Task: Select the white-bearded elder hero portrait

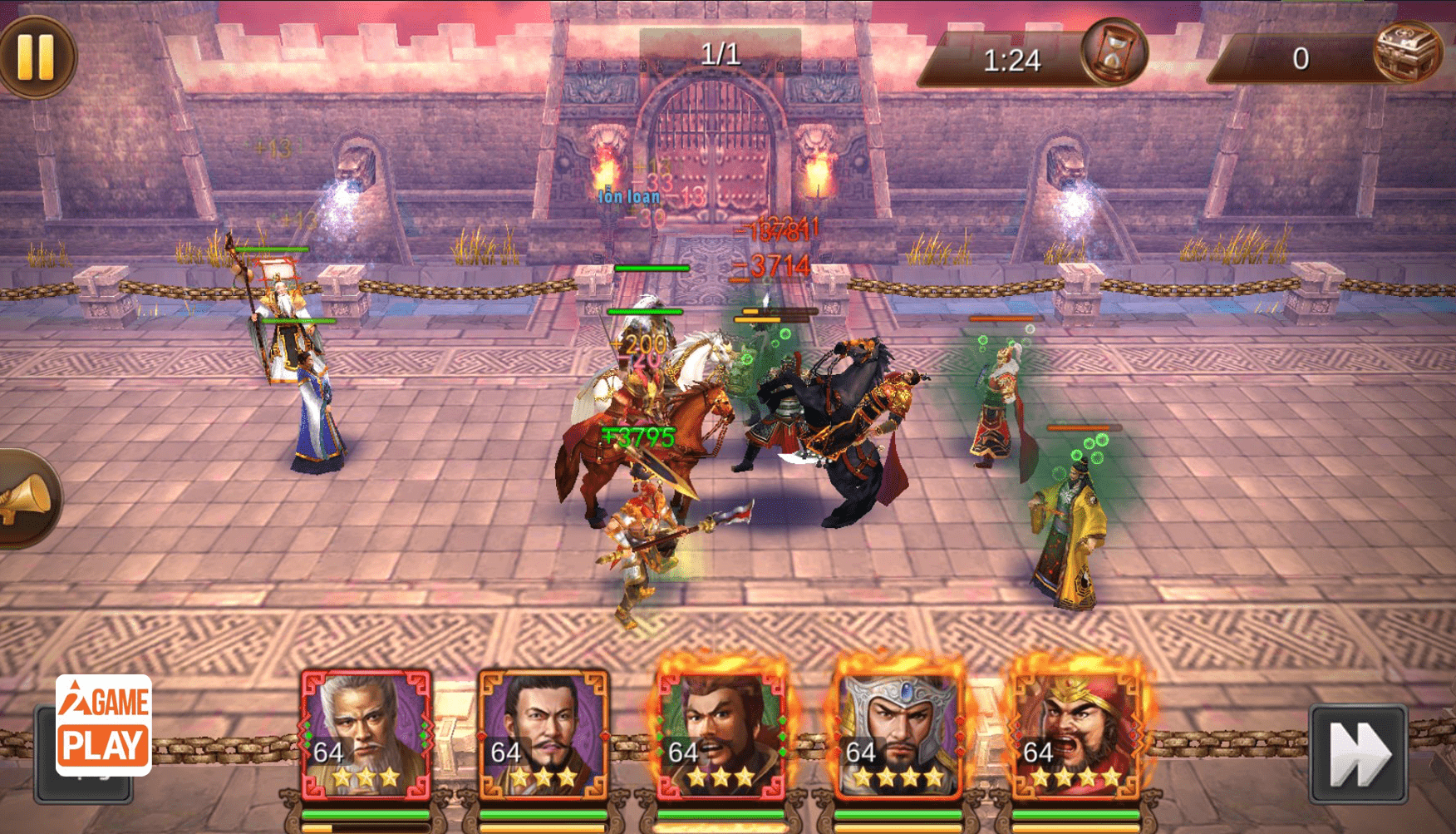Action: click(366, 733)
